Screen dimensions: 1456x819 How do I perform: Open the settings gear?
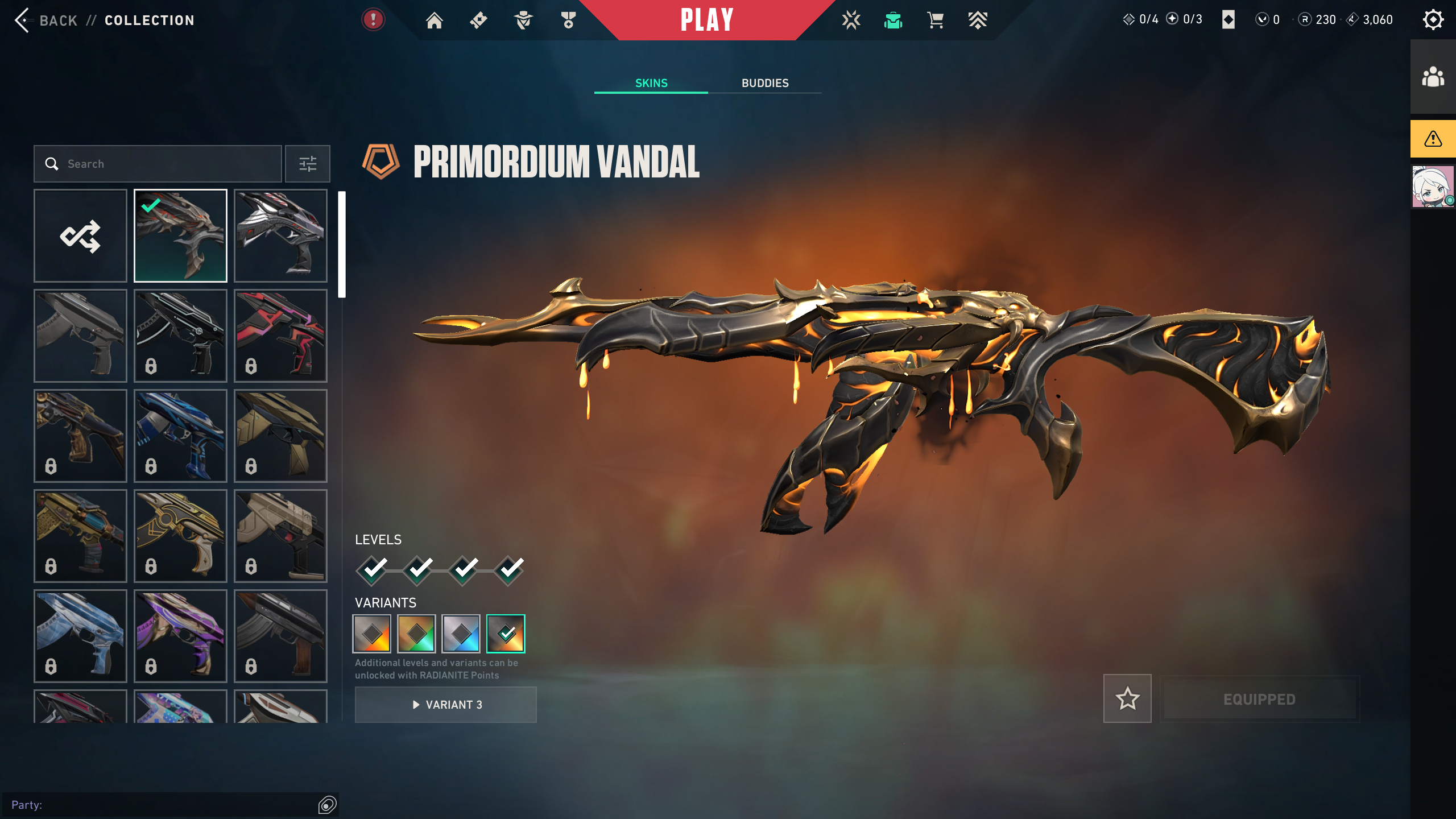click(1433, 20)
